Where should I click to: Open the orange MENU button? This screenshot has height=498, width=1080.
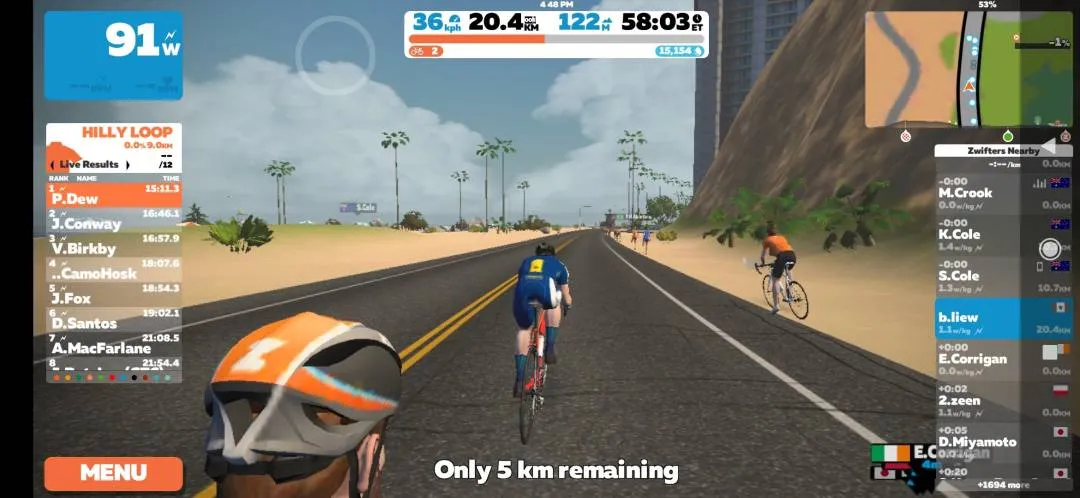[x=113, y=473]
